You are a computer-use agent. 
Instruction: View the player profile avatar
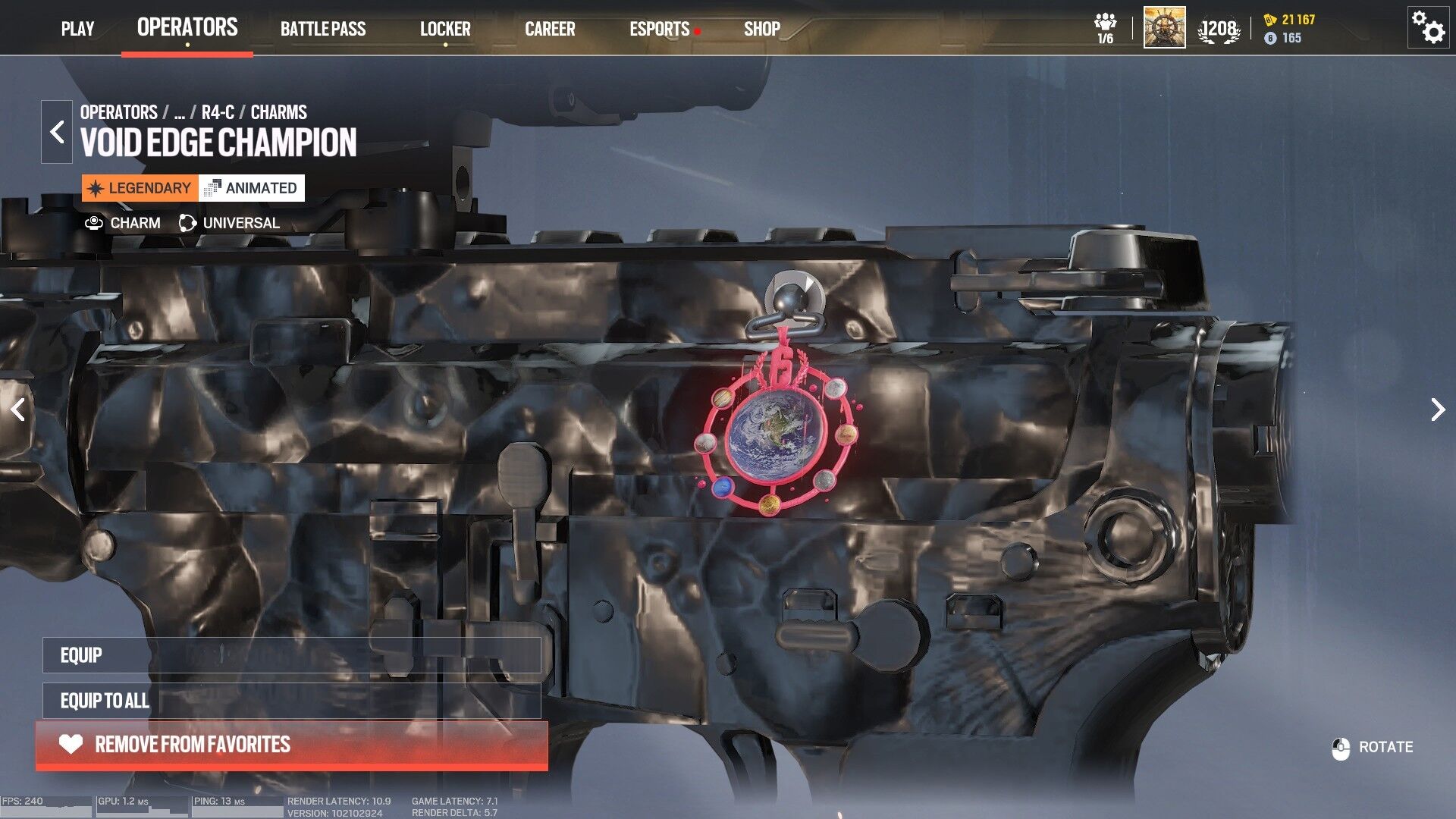point(1164,28)
